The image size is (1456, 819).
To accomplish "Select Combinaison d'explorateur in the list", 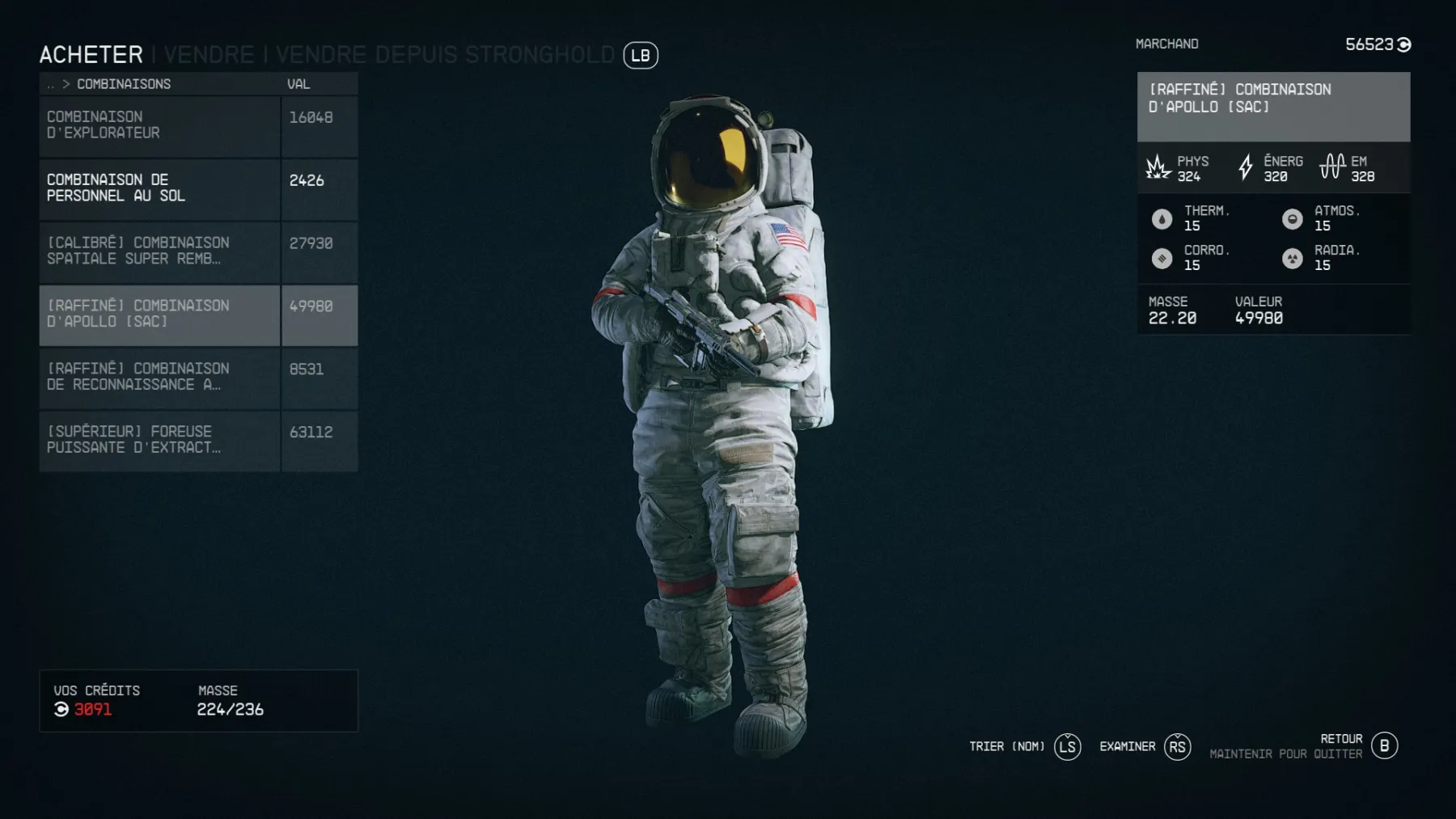I will tap(159, 126).
